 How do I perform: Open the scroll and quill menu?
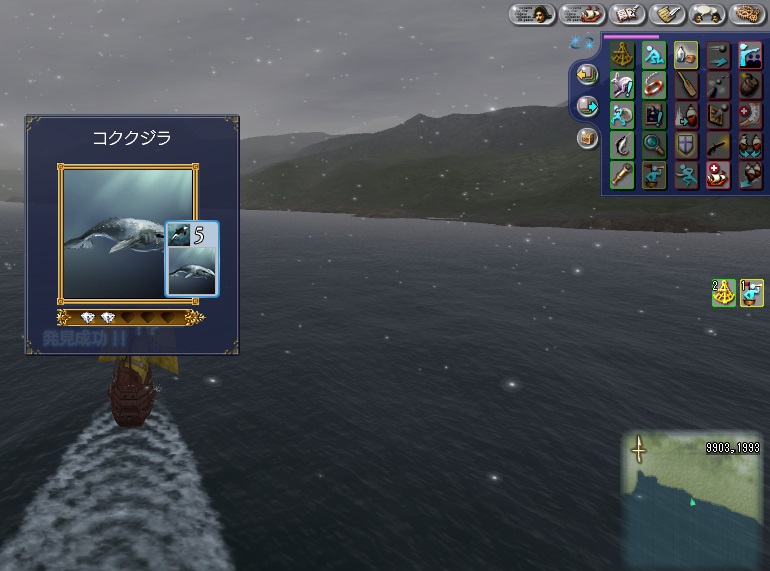(x=667, y=14)
